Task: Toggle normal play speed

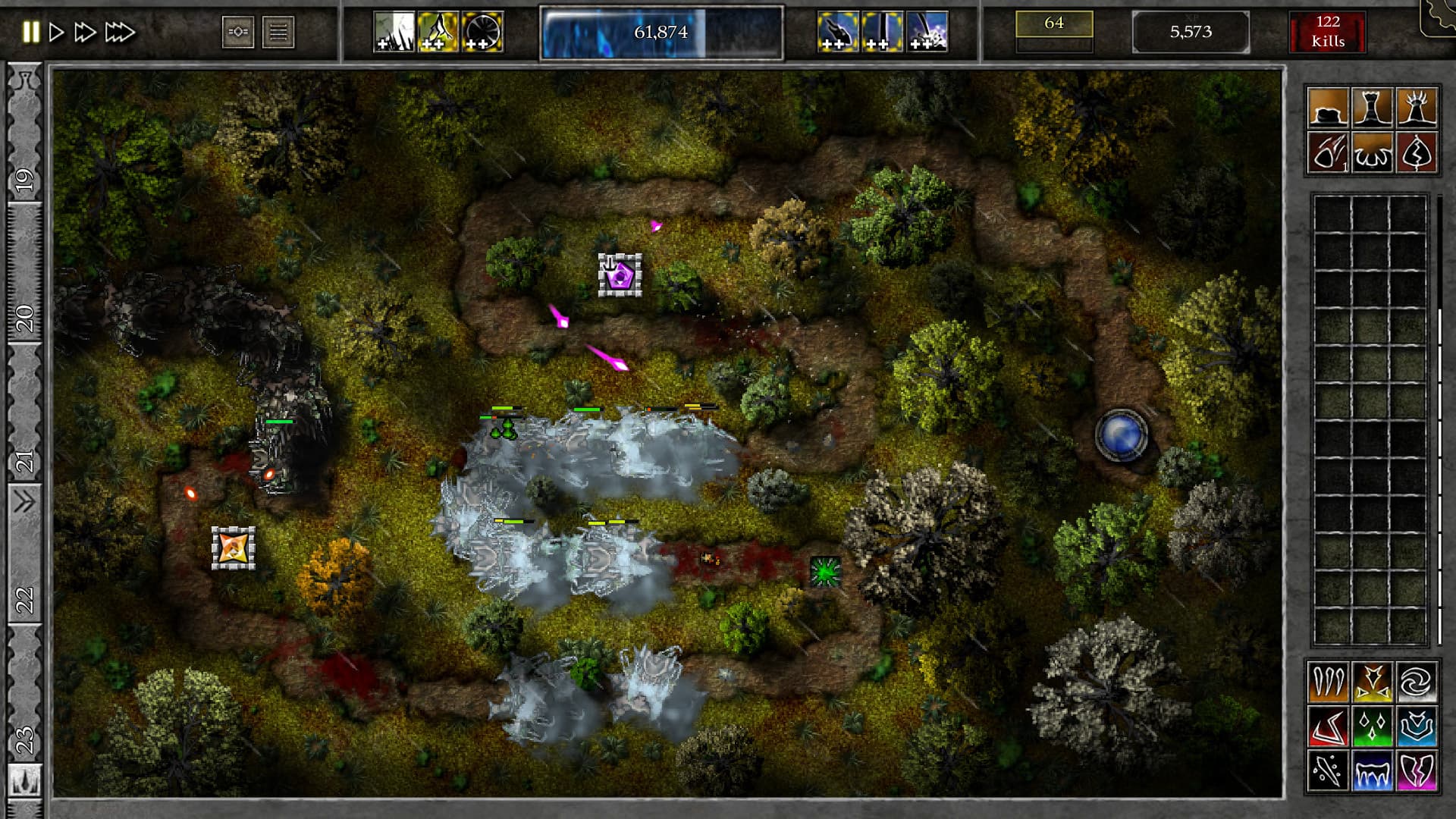Action: [x=55, y=33]
